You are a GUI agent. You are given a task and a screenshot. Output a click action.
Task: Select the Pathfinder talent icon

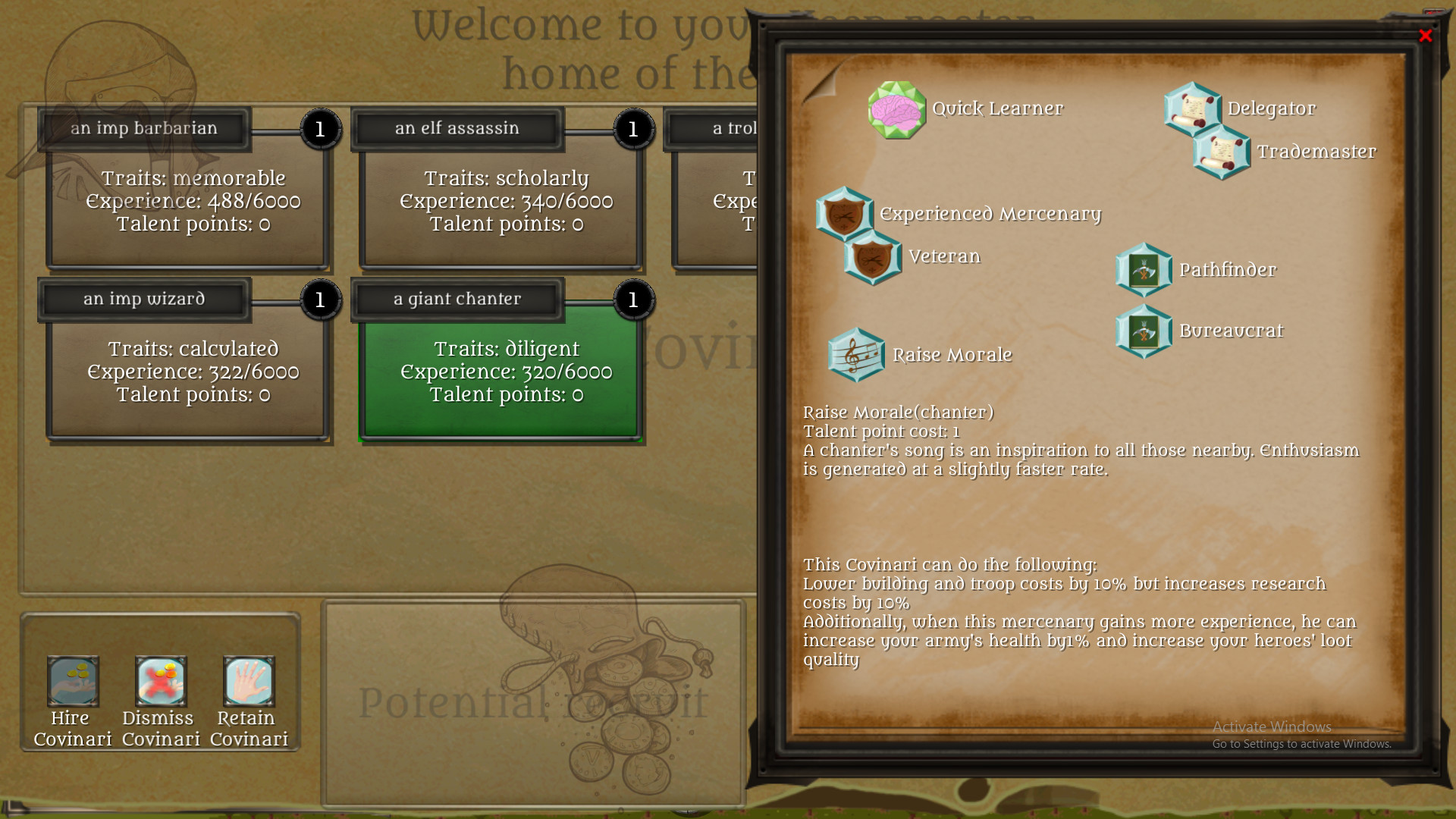click(1144, 270)
